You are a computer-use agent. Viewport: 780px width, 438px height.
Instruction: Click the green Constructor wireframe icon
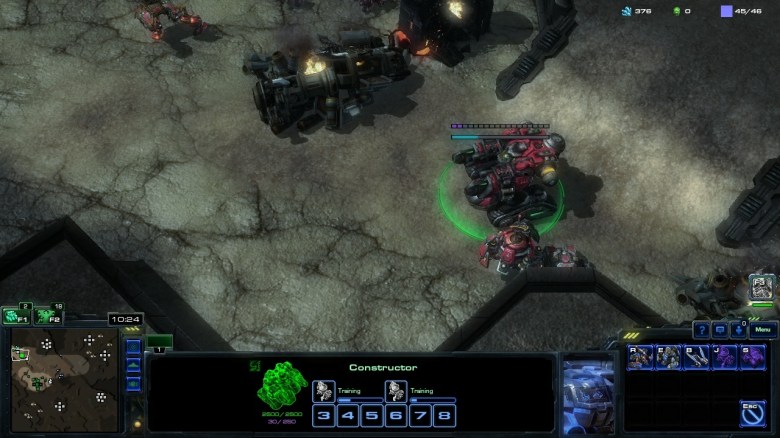click(x=279, y=384)
